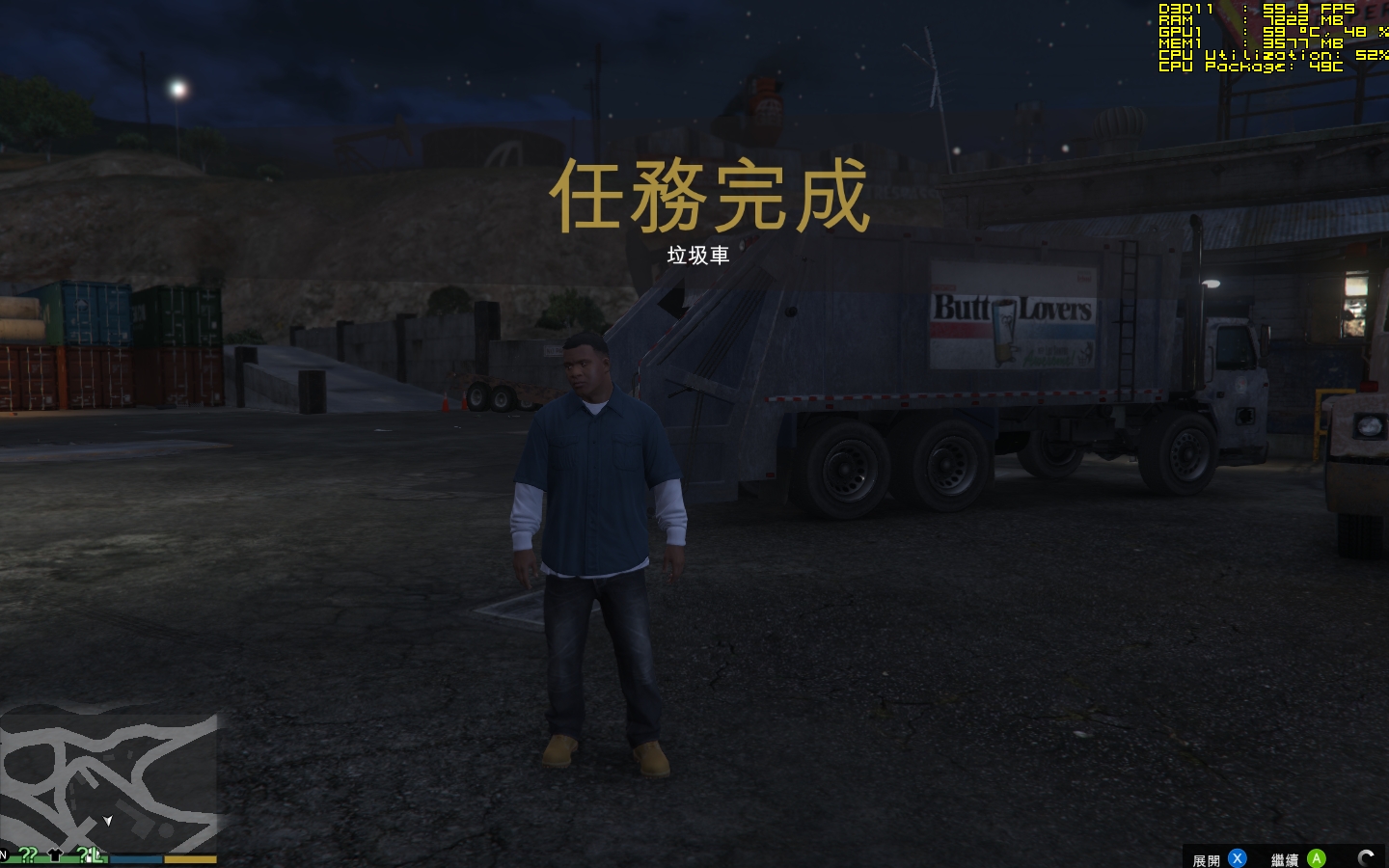Viewport: 1389px width, 868px height.
Task: Click the north compass marker on the minimap
Action: (x=5, y=854)
